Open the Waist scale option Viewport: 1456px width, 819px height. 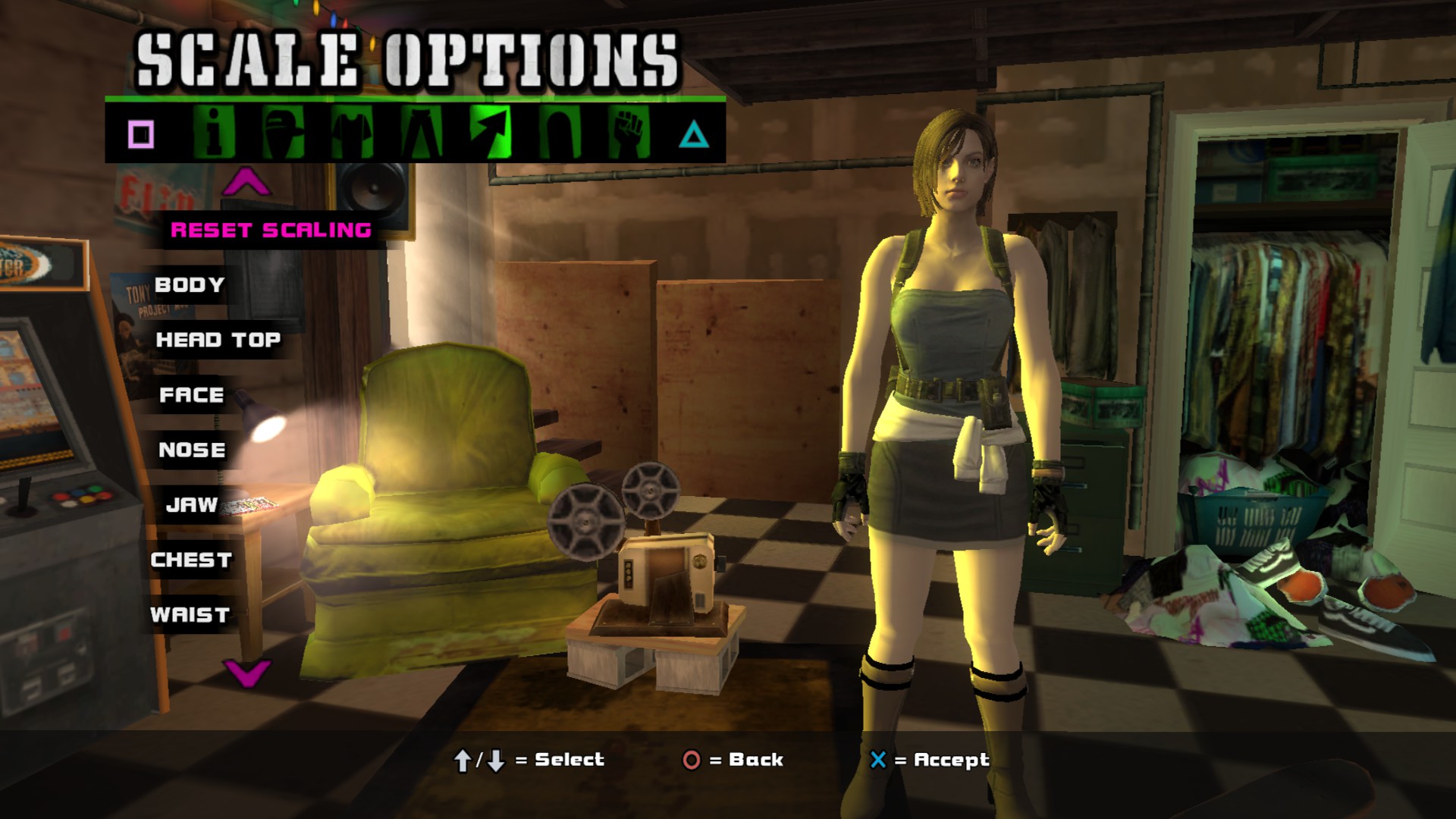190,615
